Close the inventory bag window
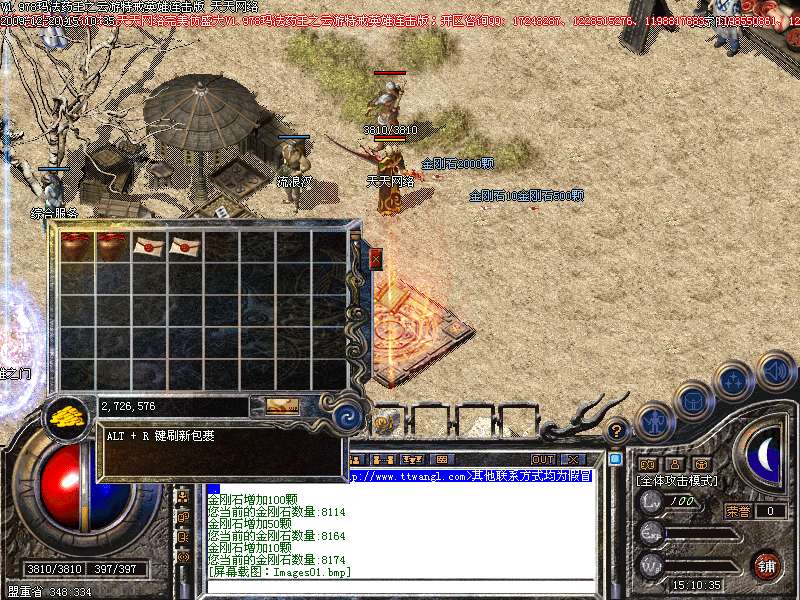 (x=375, y=258)
